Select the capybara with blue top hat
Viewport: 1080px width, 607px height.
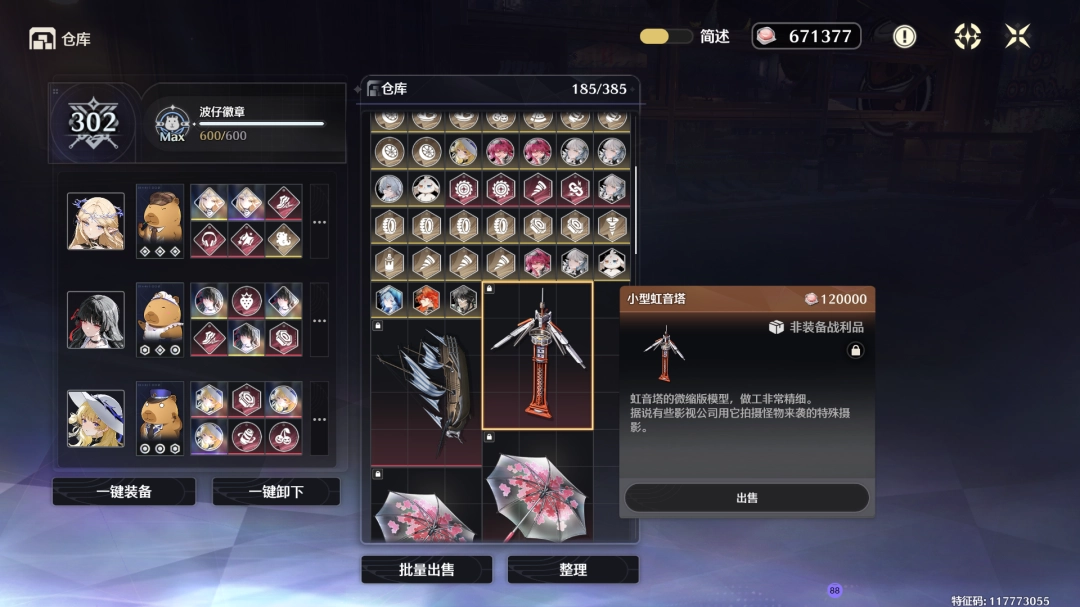160,418
